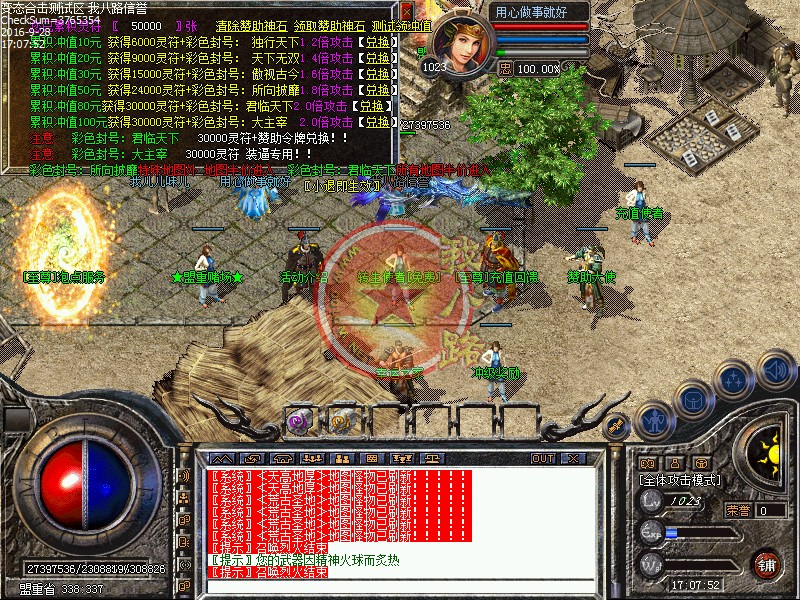Redeem the 20 yuan 天下无双 reward
Viewport: 800px width, 600px height.
click(x=377, y=59)
